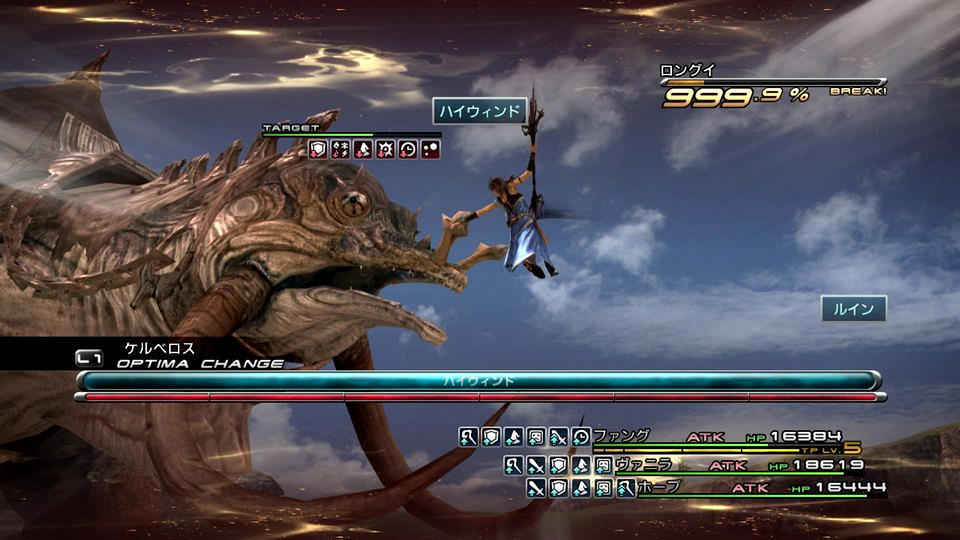Click the poison bubbles status icon on the target
Screen dimensions: 960x540
(x=429, y=149)
